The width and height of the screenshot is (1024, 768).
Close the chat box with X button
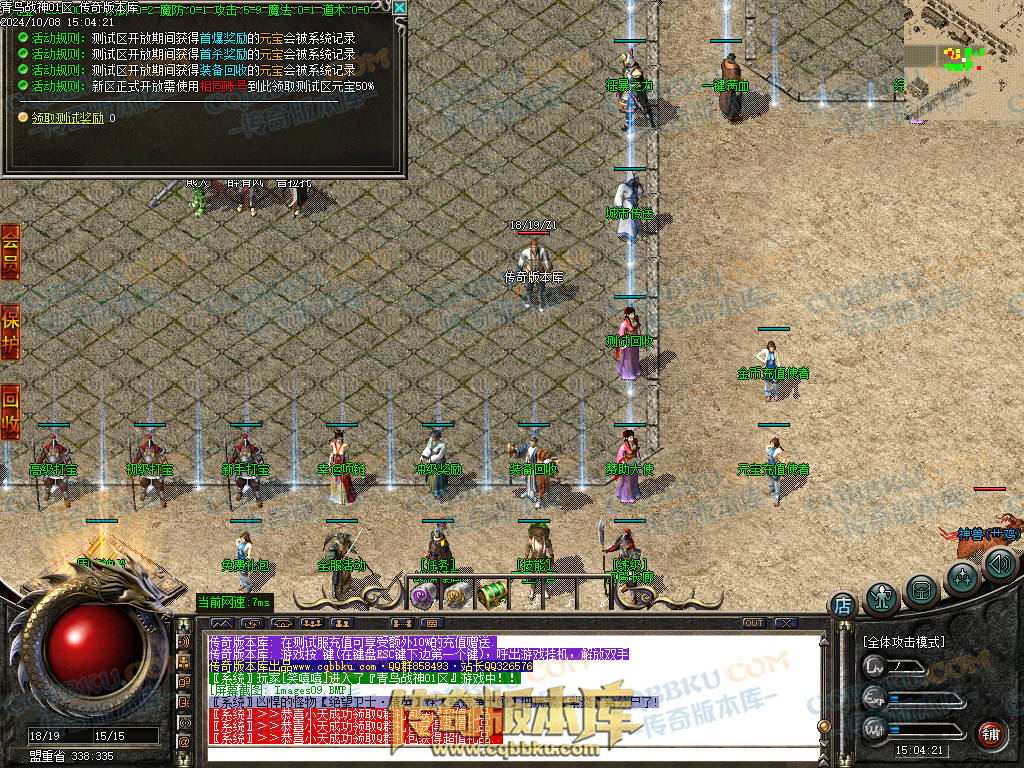pyautogui.click(x=785, y=623)
